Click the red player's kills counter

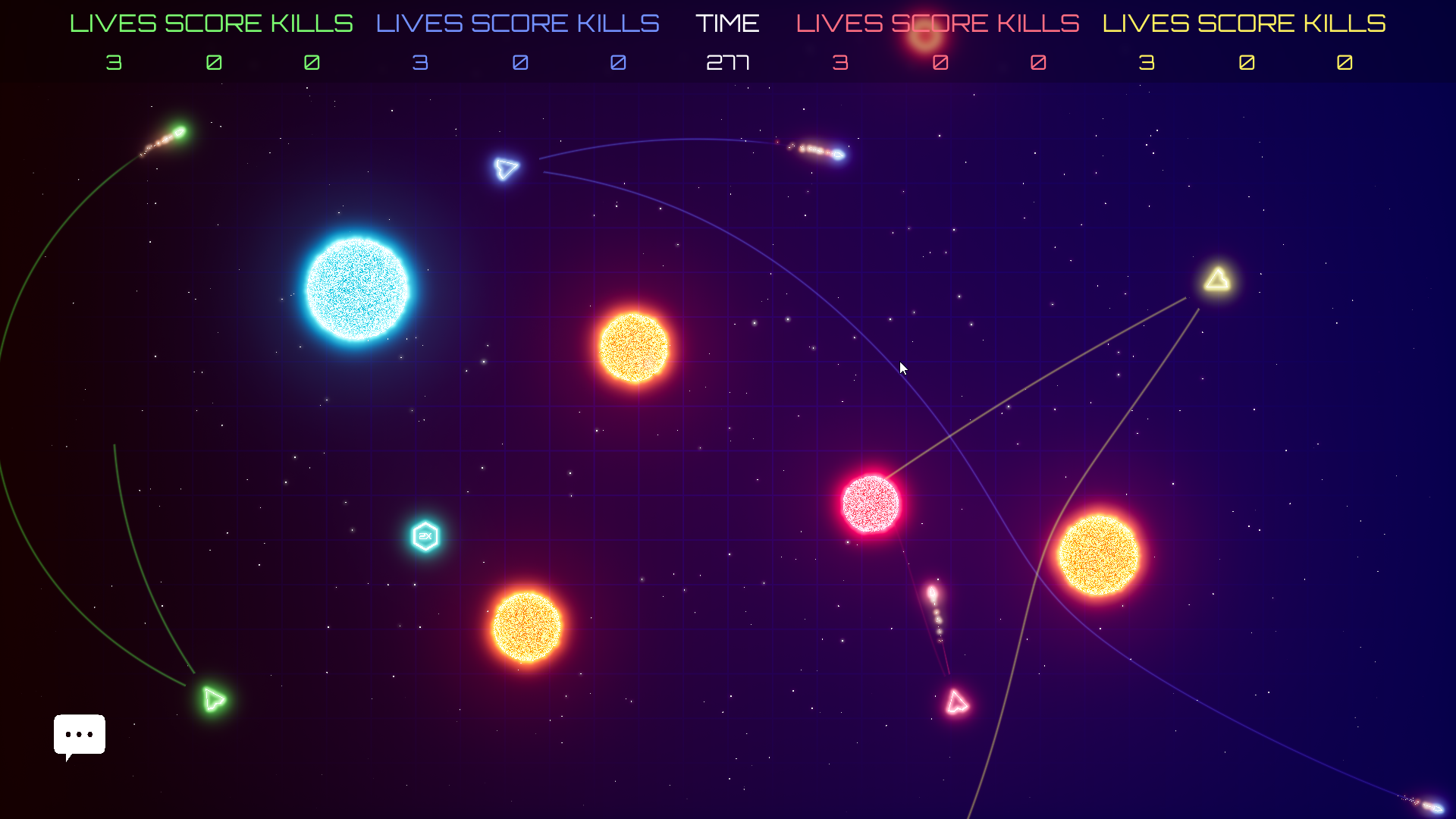coord(1038,64)
